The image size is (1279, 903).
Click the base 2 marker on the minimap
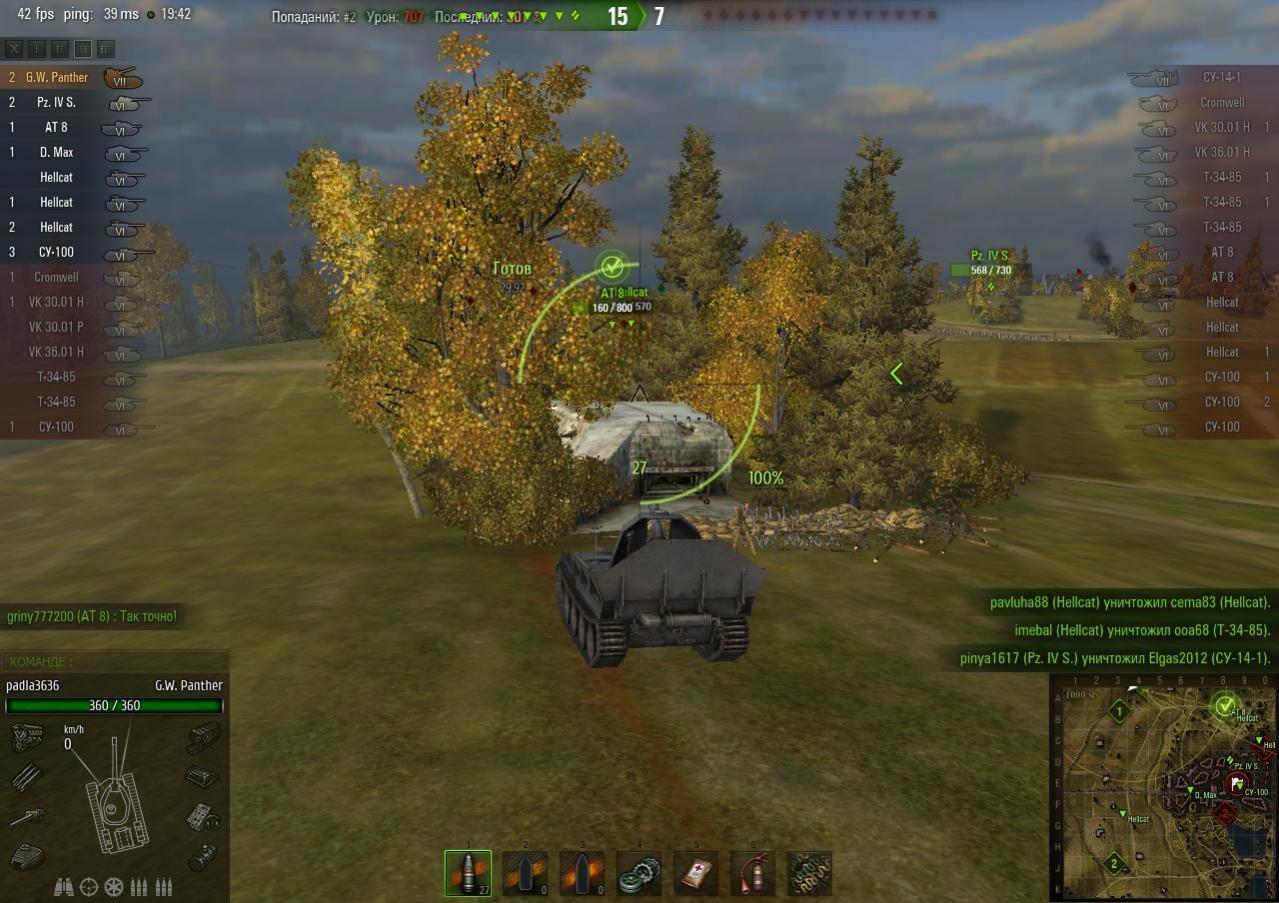coord(1113,863)
